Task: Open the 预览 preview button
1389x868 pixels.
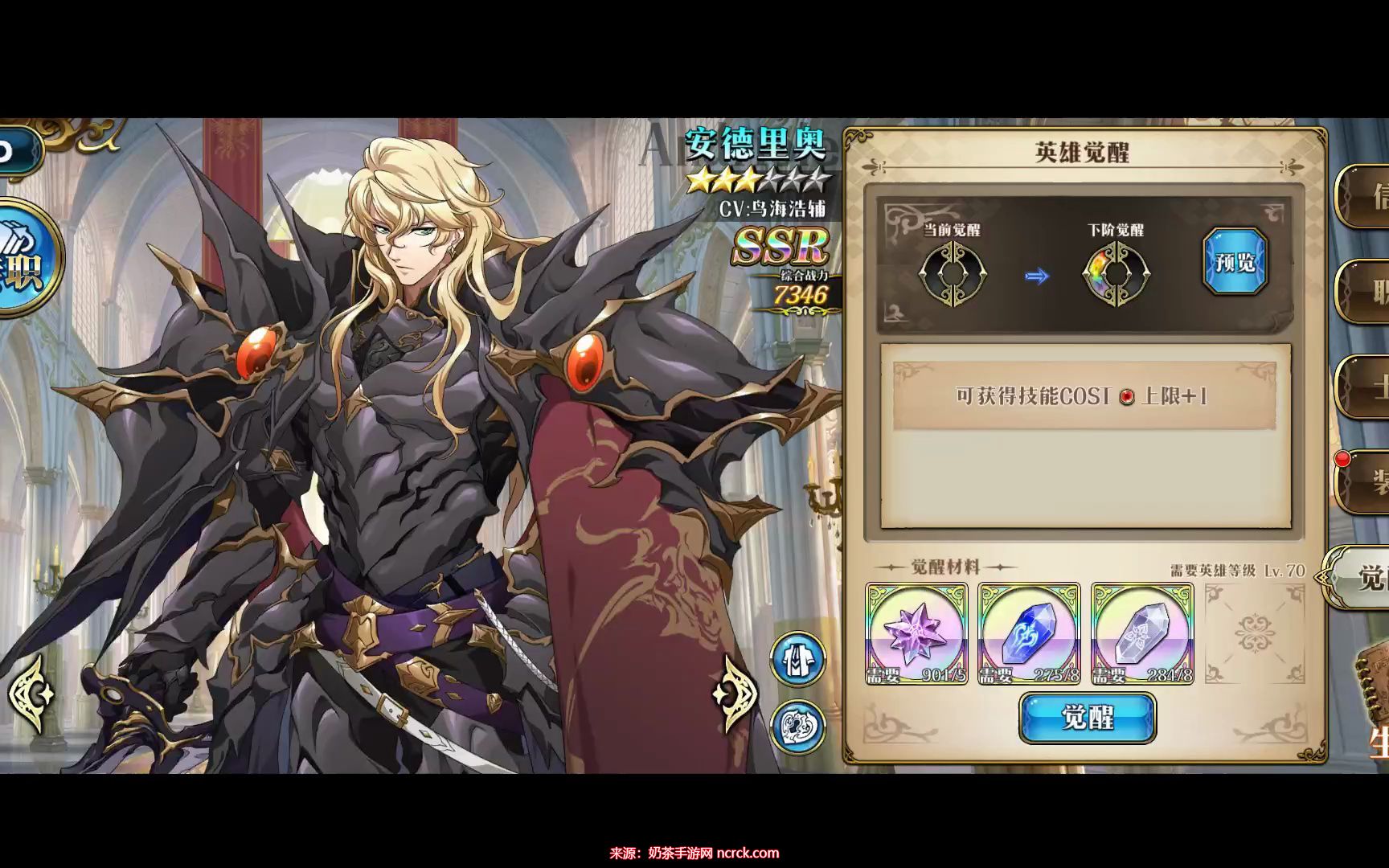Action: tap(1235, 262)
